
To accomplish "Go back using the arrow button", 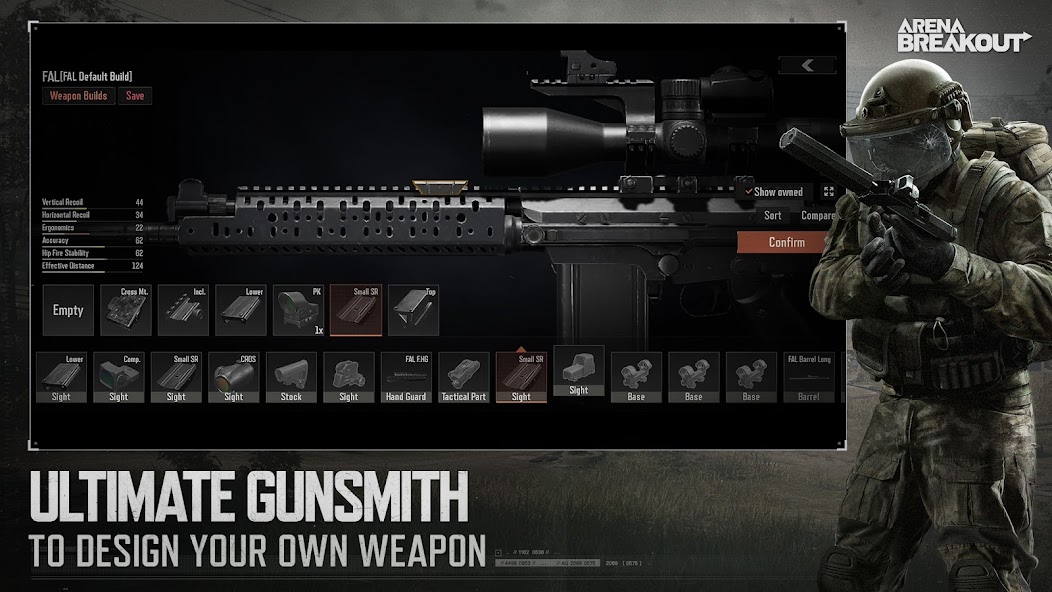I will pos(807,66).
